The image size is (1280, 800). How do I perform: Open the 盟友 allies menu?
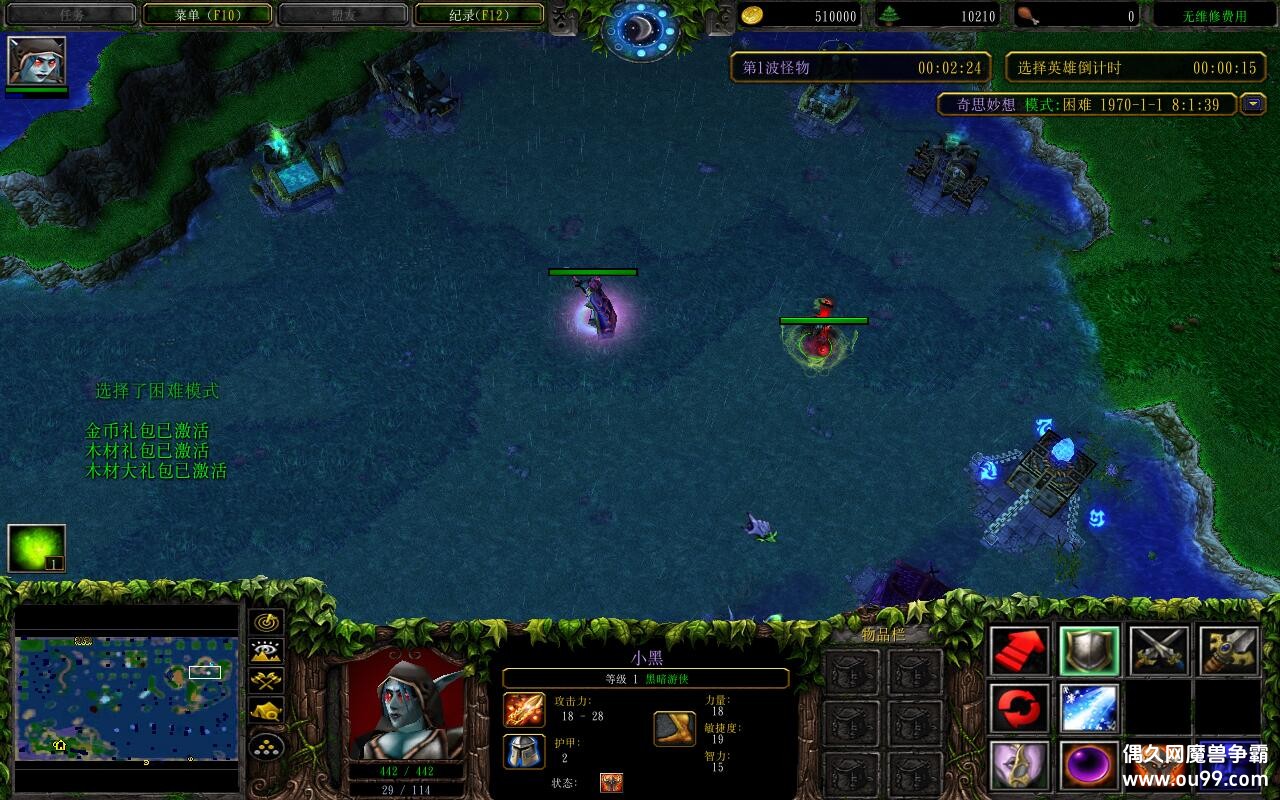(343, 14)
